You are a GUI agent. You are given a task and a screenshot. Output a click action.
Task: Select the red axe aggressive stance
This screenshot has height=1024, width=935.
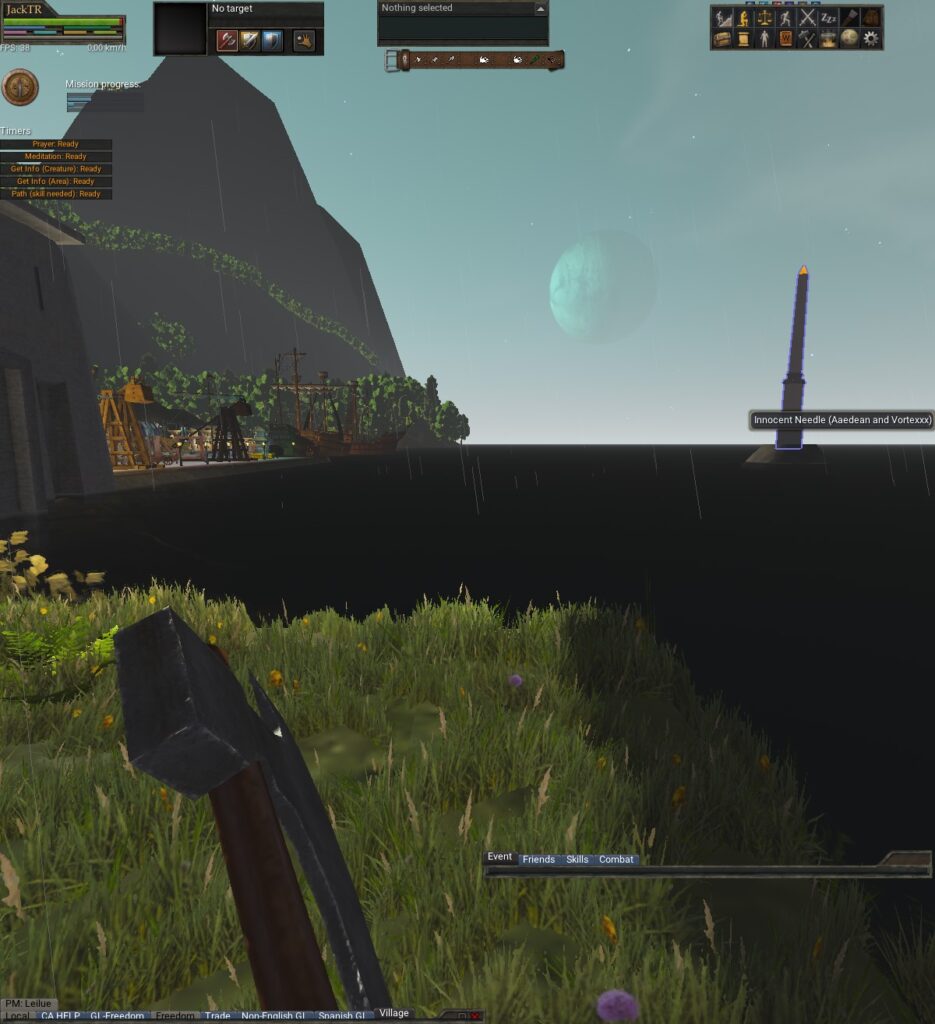(227, 41)
